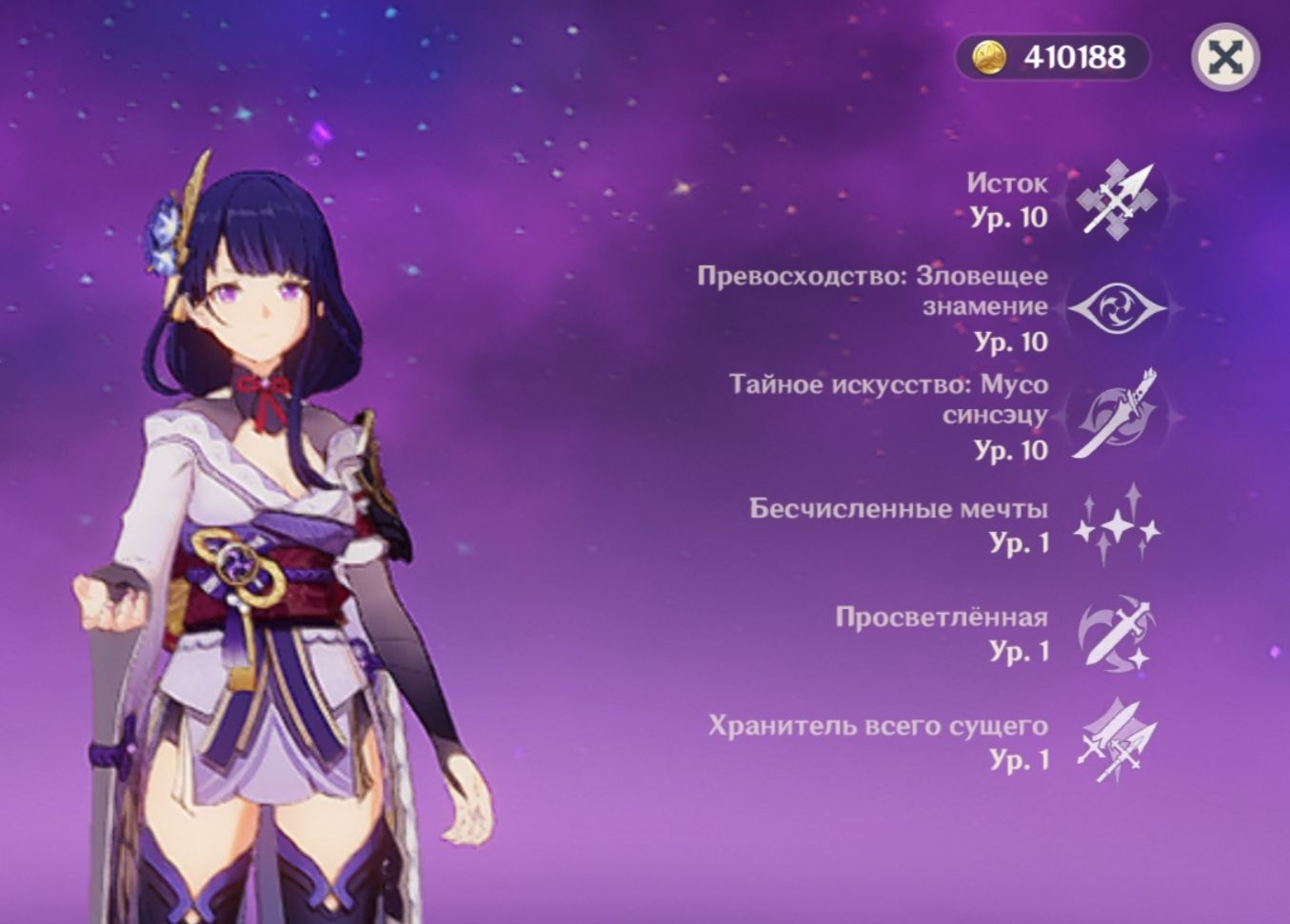Viewport: 1290px width, 924px height.
Task: Select the Хранитель всего сущего passive icon
Action: click(x=1119, y=744)
